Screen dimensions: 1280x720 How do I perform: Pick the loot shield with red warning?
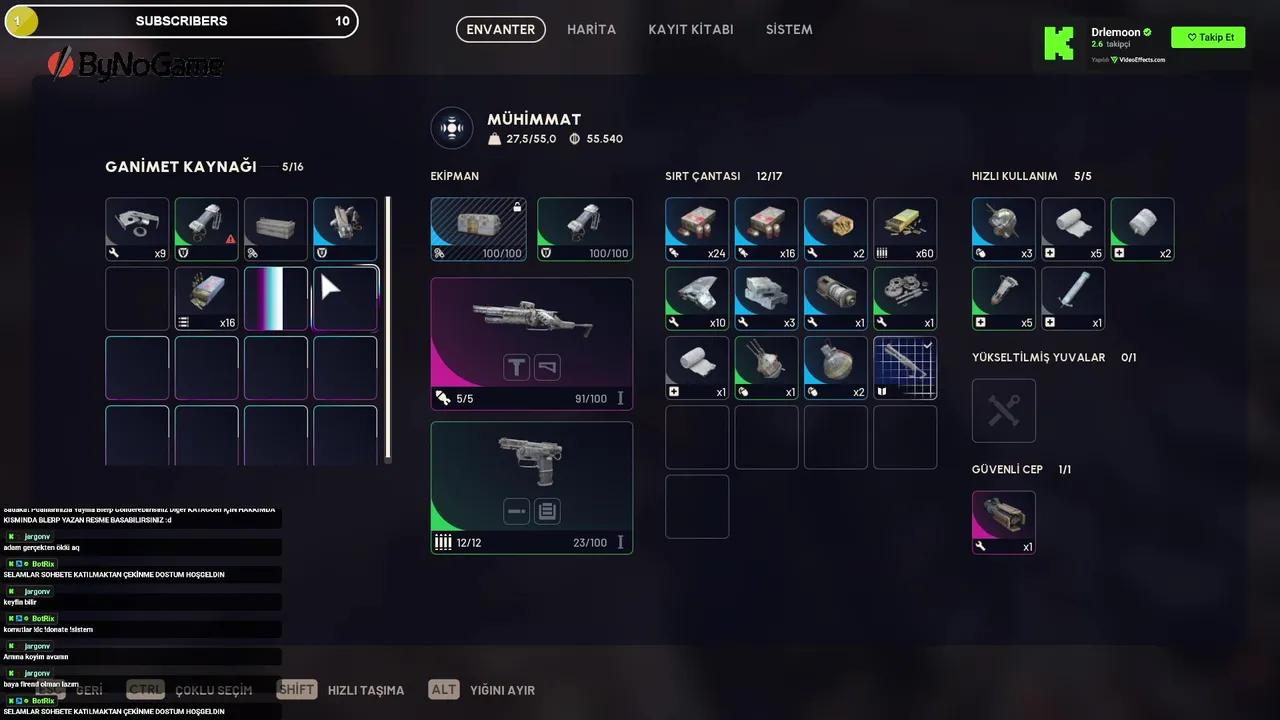(x=207, y=229)
